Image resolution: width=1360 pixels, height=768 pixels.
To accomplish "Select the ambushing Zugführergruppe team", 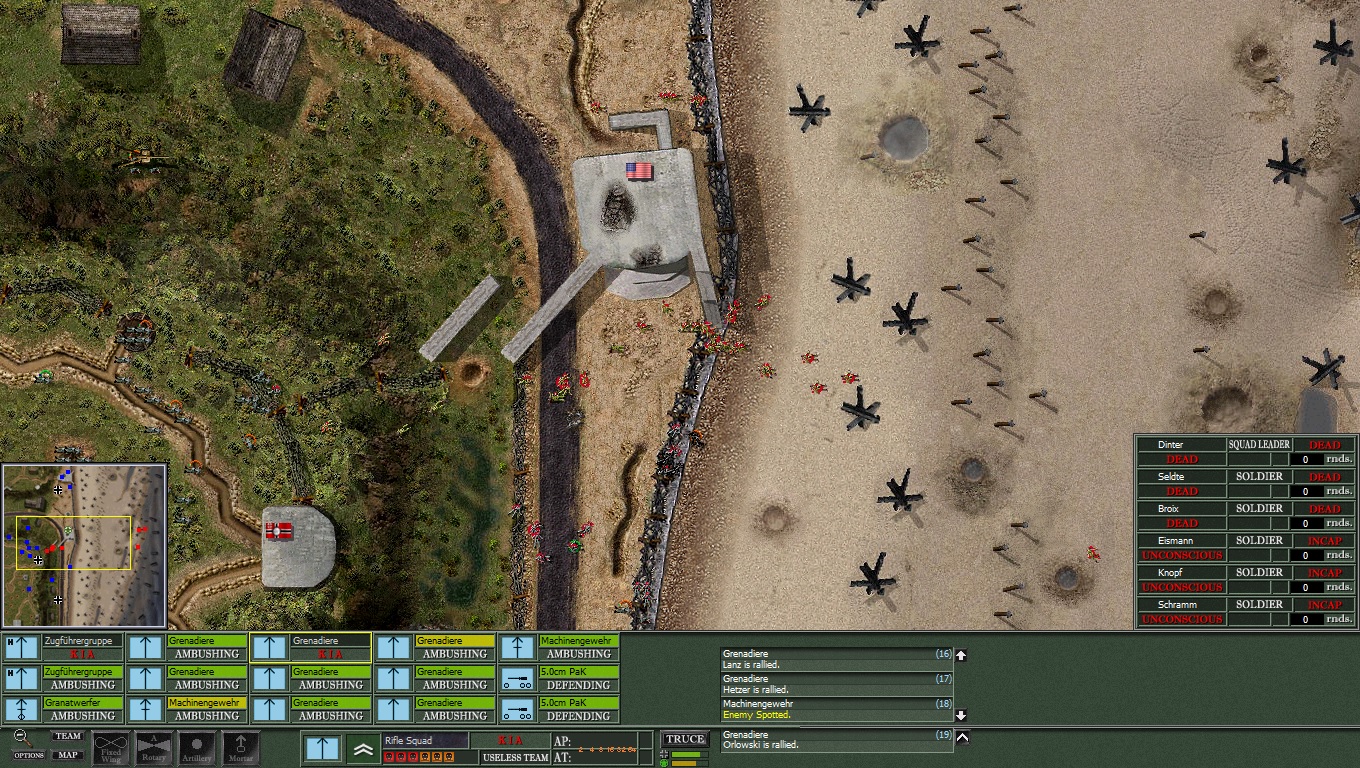I will point(63,678).
